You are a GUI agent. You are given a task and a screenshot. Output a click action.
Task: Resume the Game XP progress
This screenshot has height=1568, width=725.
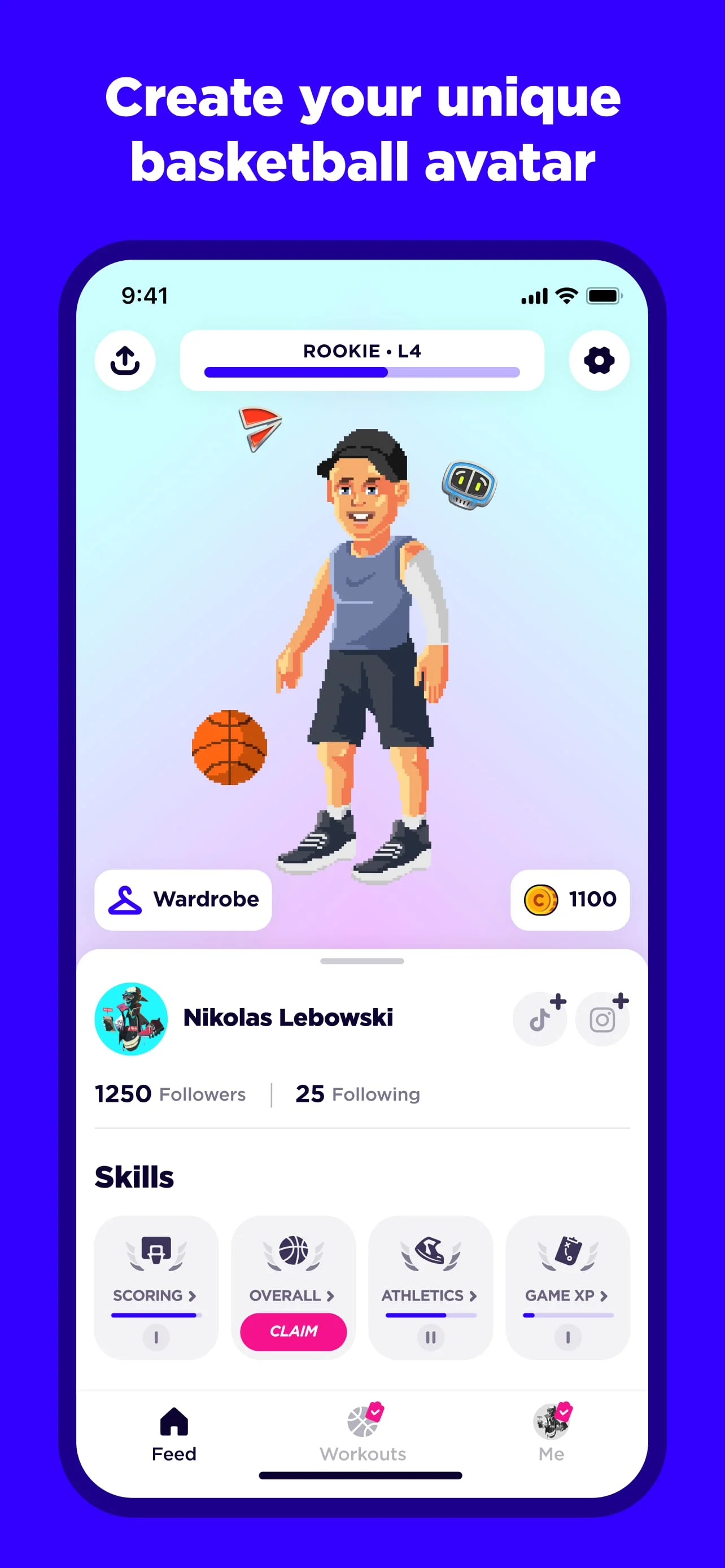pyautogui.click(x=567, y=1337)
